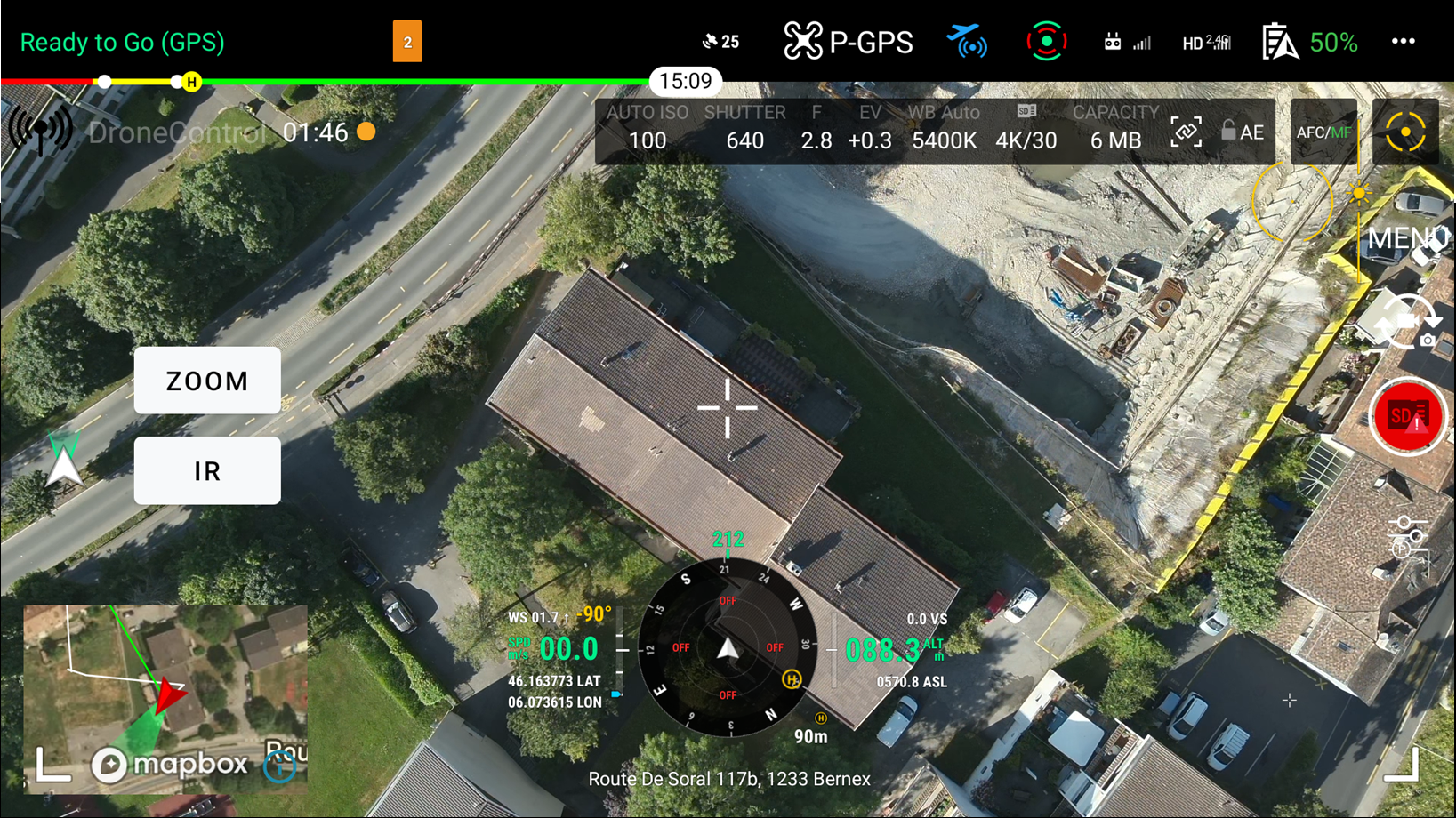Tap the ZOOM camera button
The height and width of the screenshot is (818, 1456).
(x=207, y=381)
